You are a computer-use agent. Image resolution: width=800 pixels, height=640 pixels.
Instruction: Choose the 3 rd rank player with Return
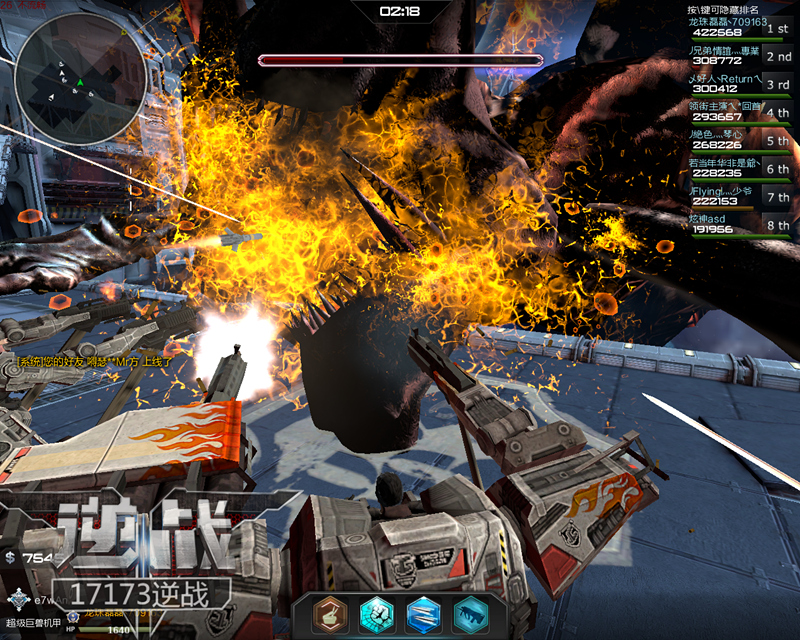740,83
